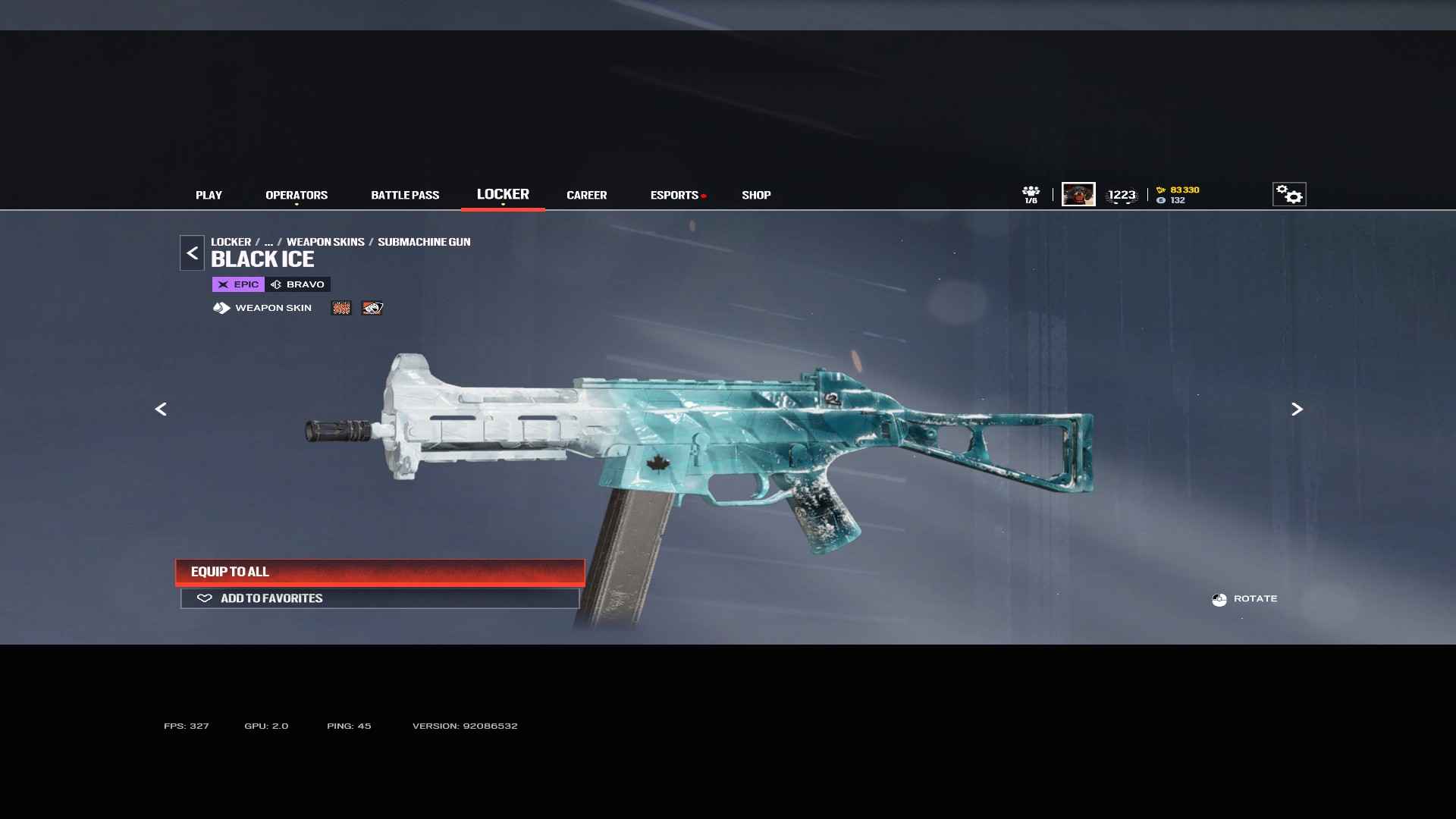Go back with the arrow beside Black Ice
Viewport: 1456px width, 819px height.
[x=192, y=253]
